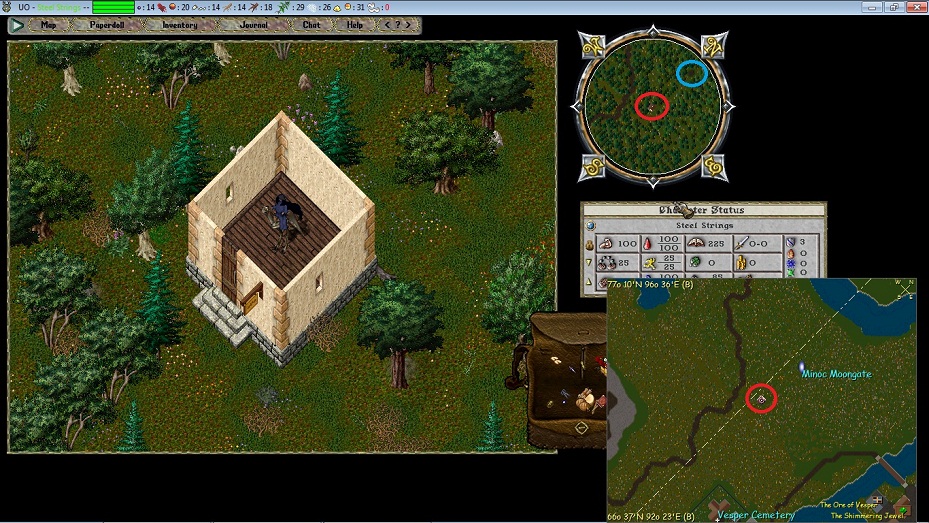Open the Map from the menu bar
Viewport: 929px width, 523px height.
pyautogui.click(x=48, y=25)
